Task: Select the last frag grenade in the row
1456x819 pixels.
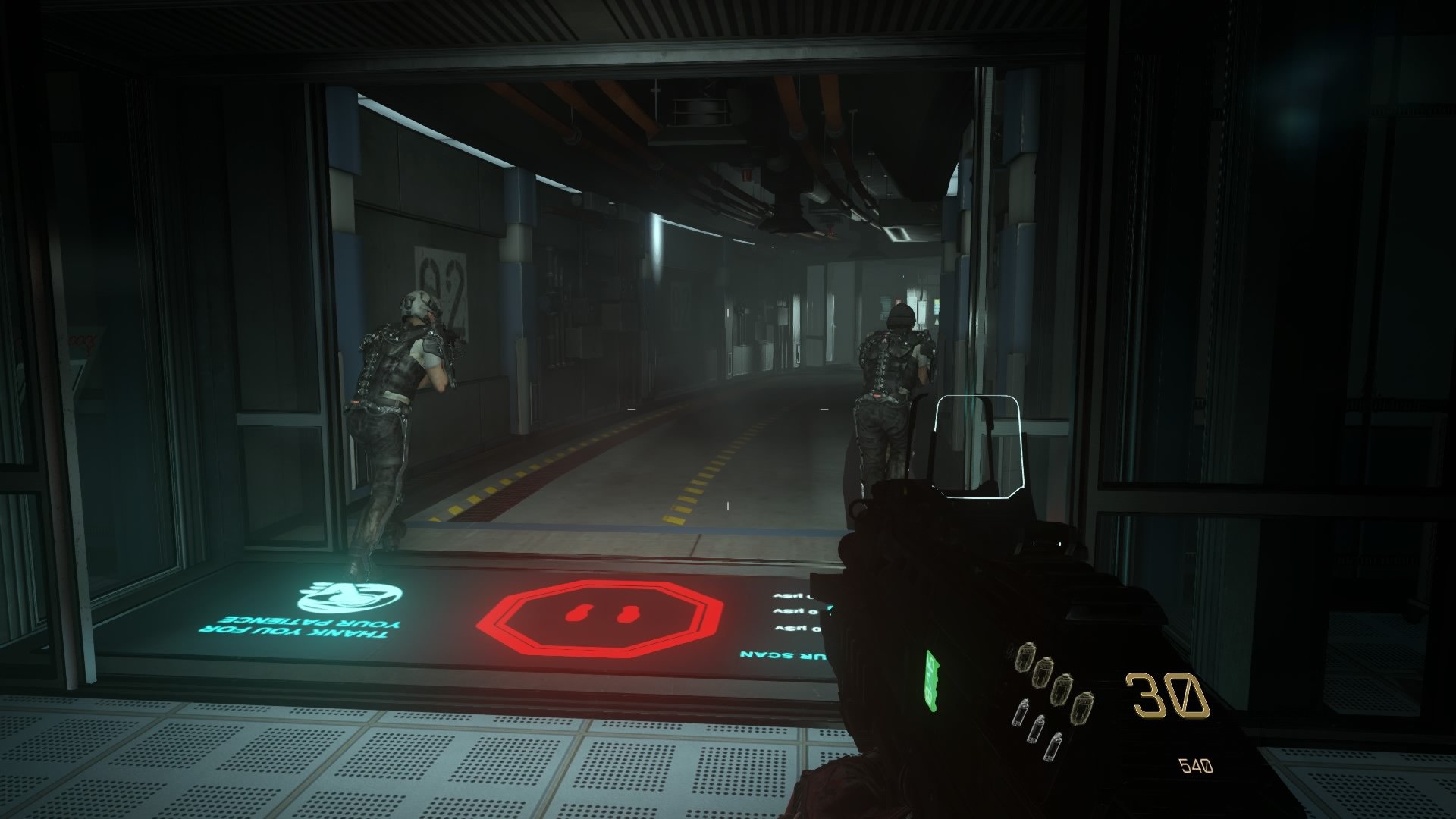Action: (x=1083, y=708)
